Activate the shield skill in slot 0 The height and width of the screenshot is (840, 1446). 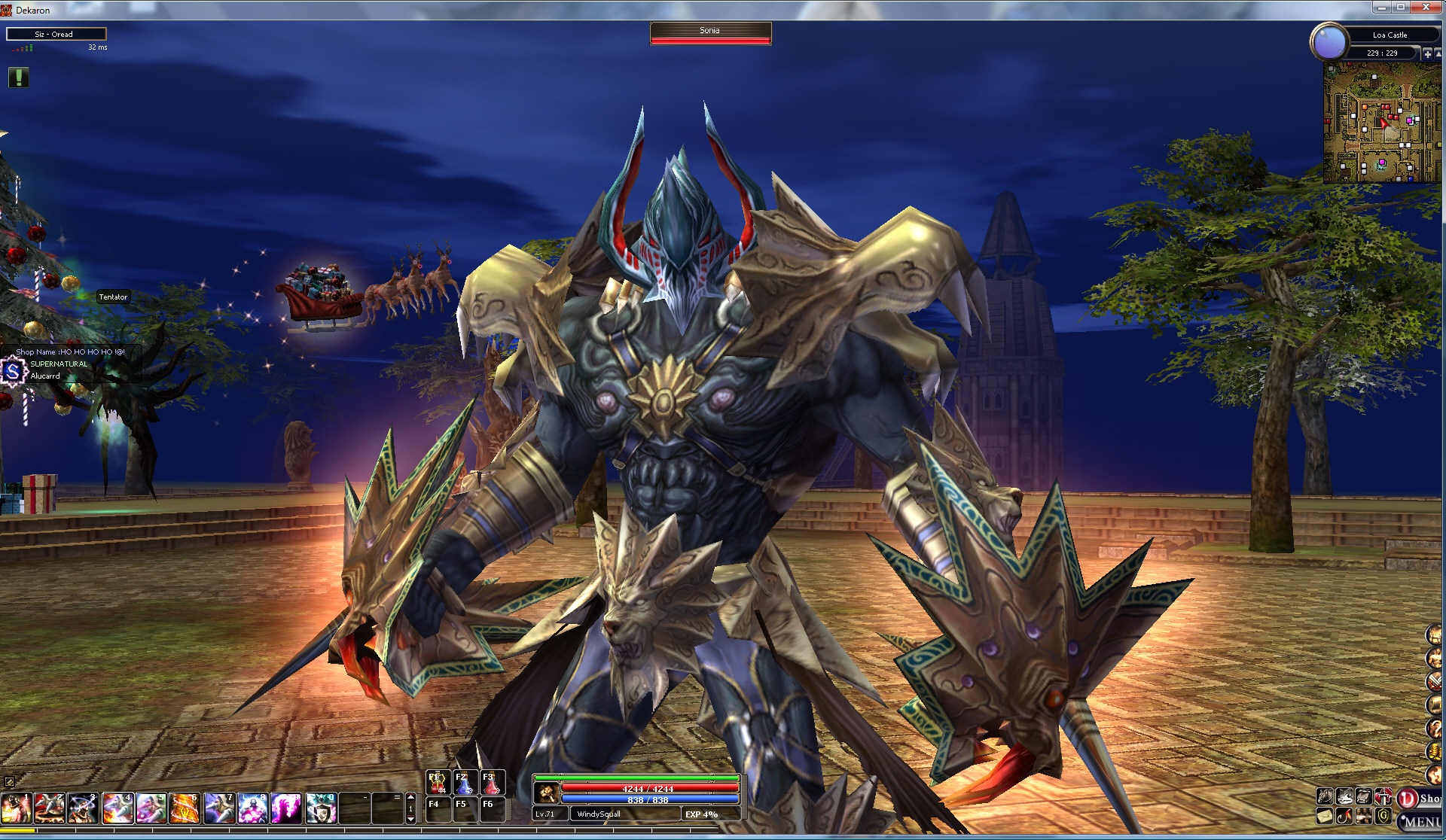[321, 808]
